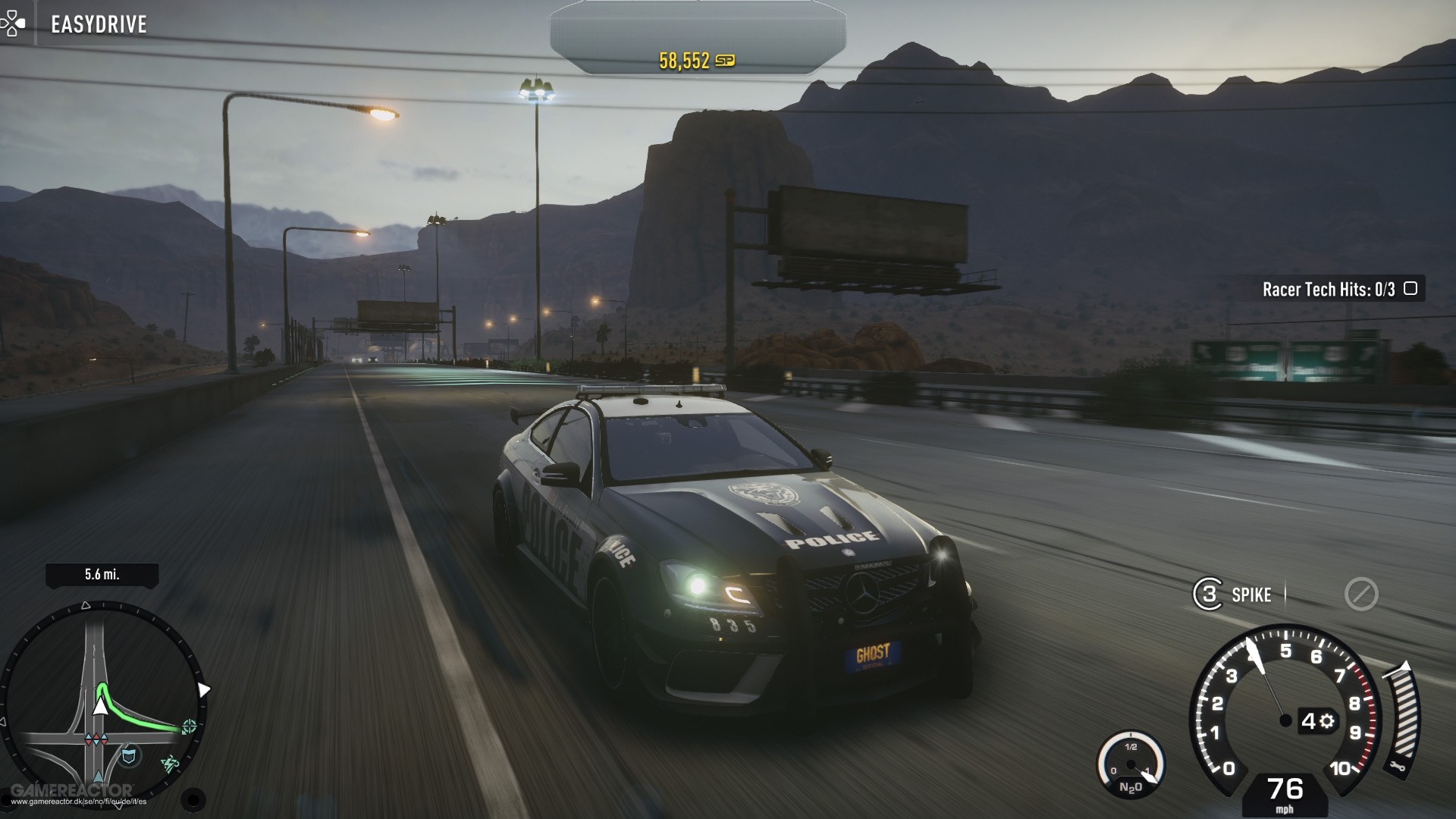
Task: Select the lightning charge icon on the minimap
Action: (168, 763)
